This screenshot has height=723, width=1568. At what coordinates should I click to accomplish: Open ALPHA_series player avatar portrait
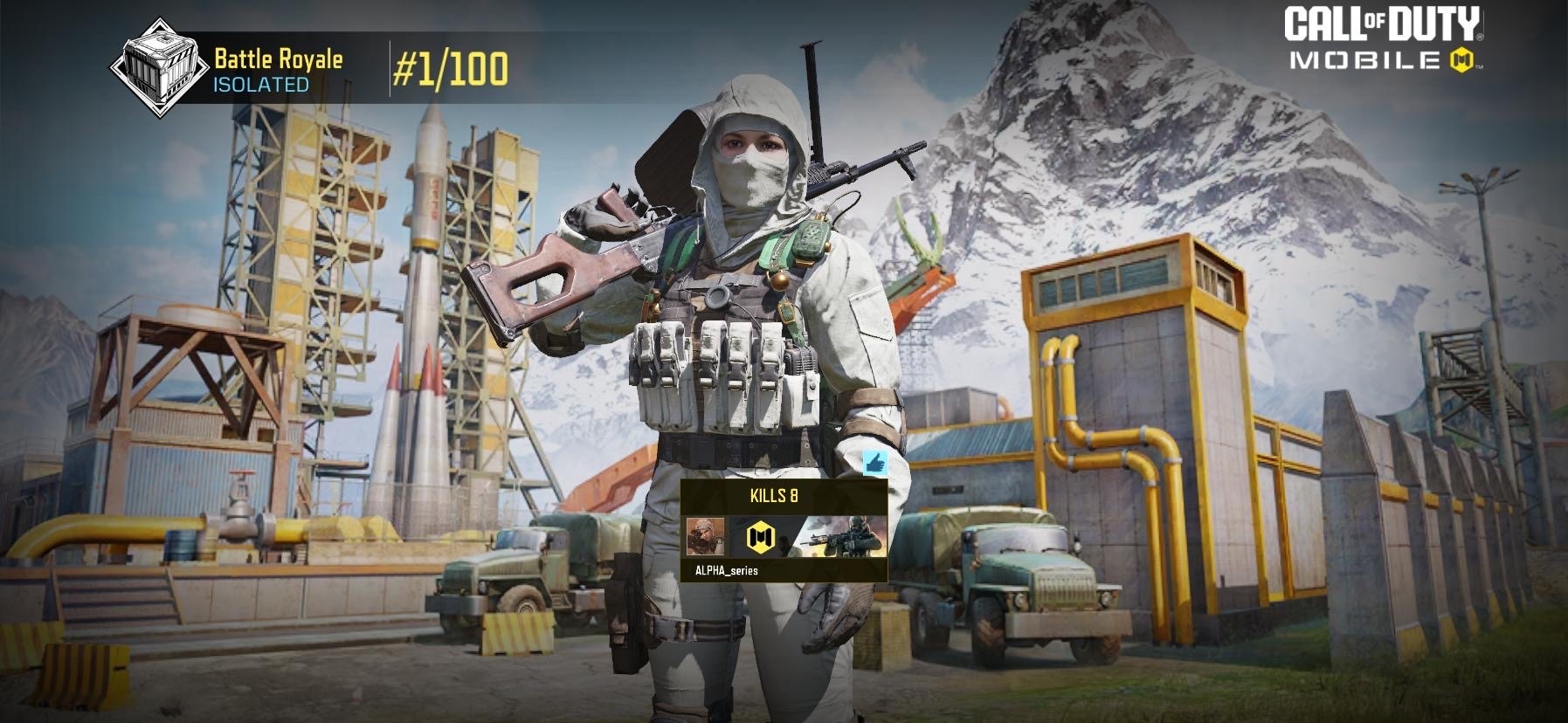[x=705, y=536]
